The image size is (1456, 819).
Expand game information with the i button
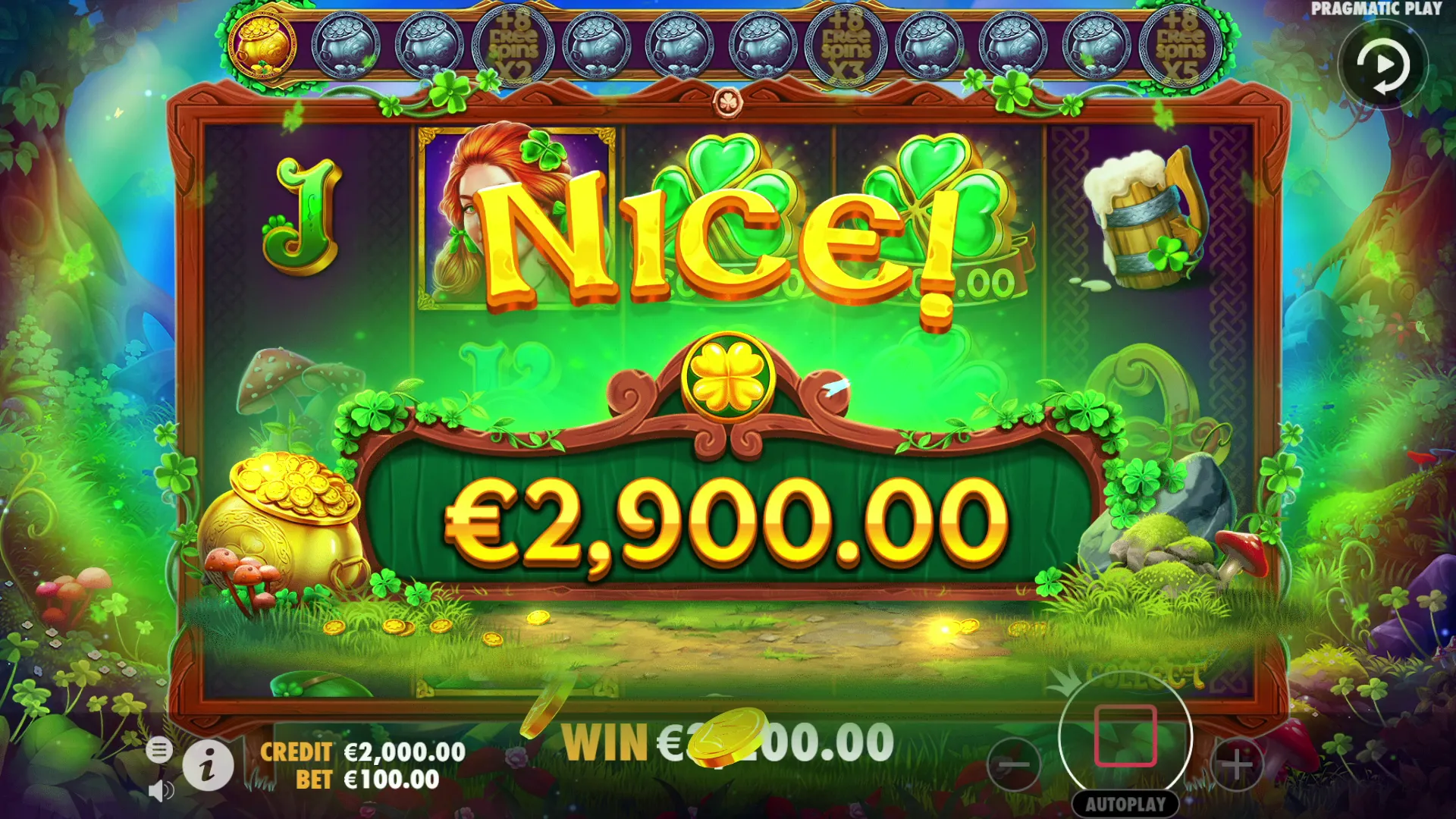pyautogui.click(x=210, y=766)
